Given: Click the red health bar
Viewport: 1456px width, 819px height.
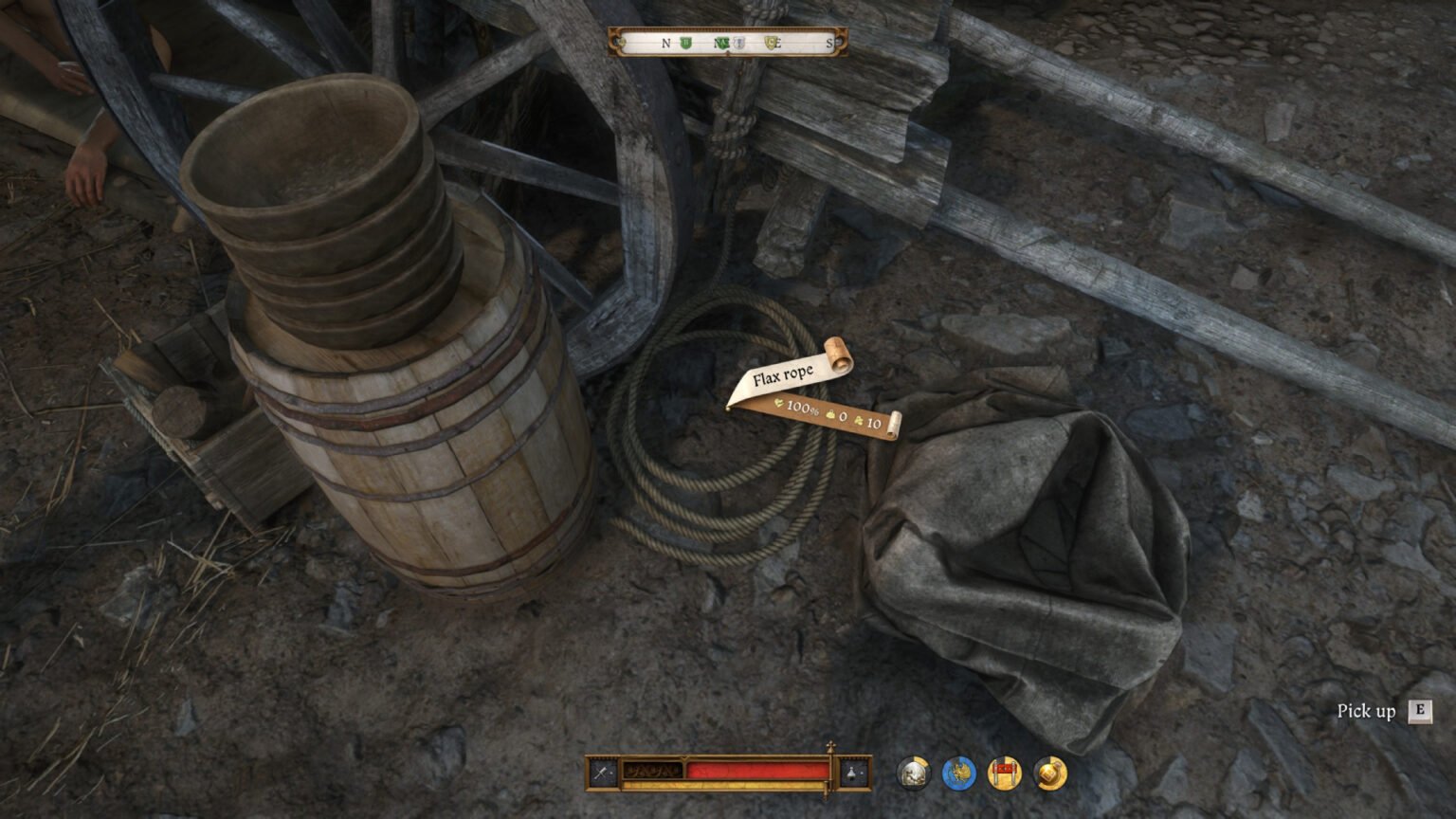Looking at the screenshot, I should [758, 768].
